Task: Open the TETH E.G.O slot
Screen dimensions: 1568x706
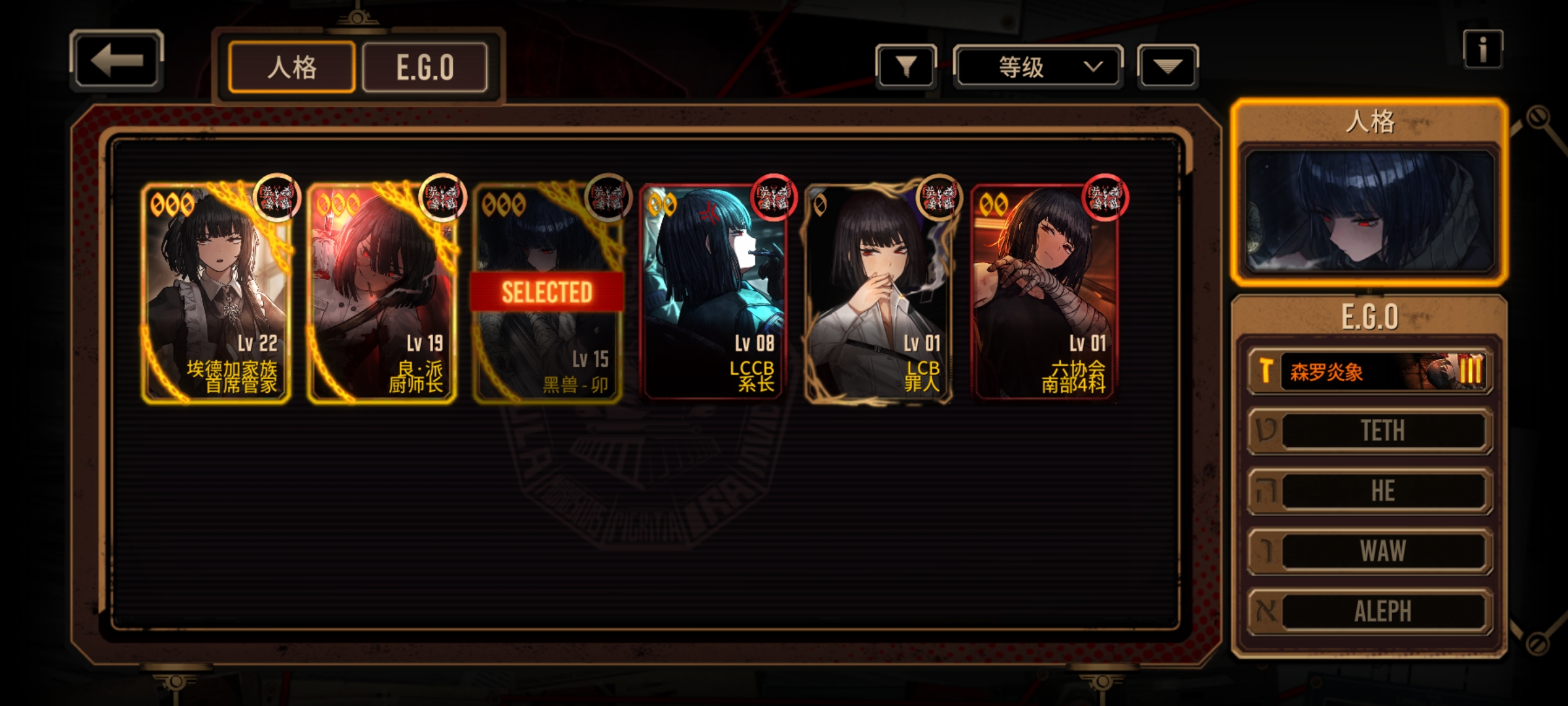Action: (1371, 431)
